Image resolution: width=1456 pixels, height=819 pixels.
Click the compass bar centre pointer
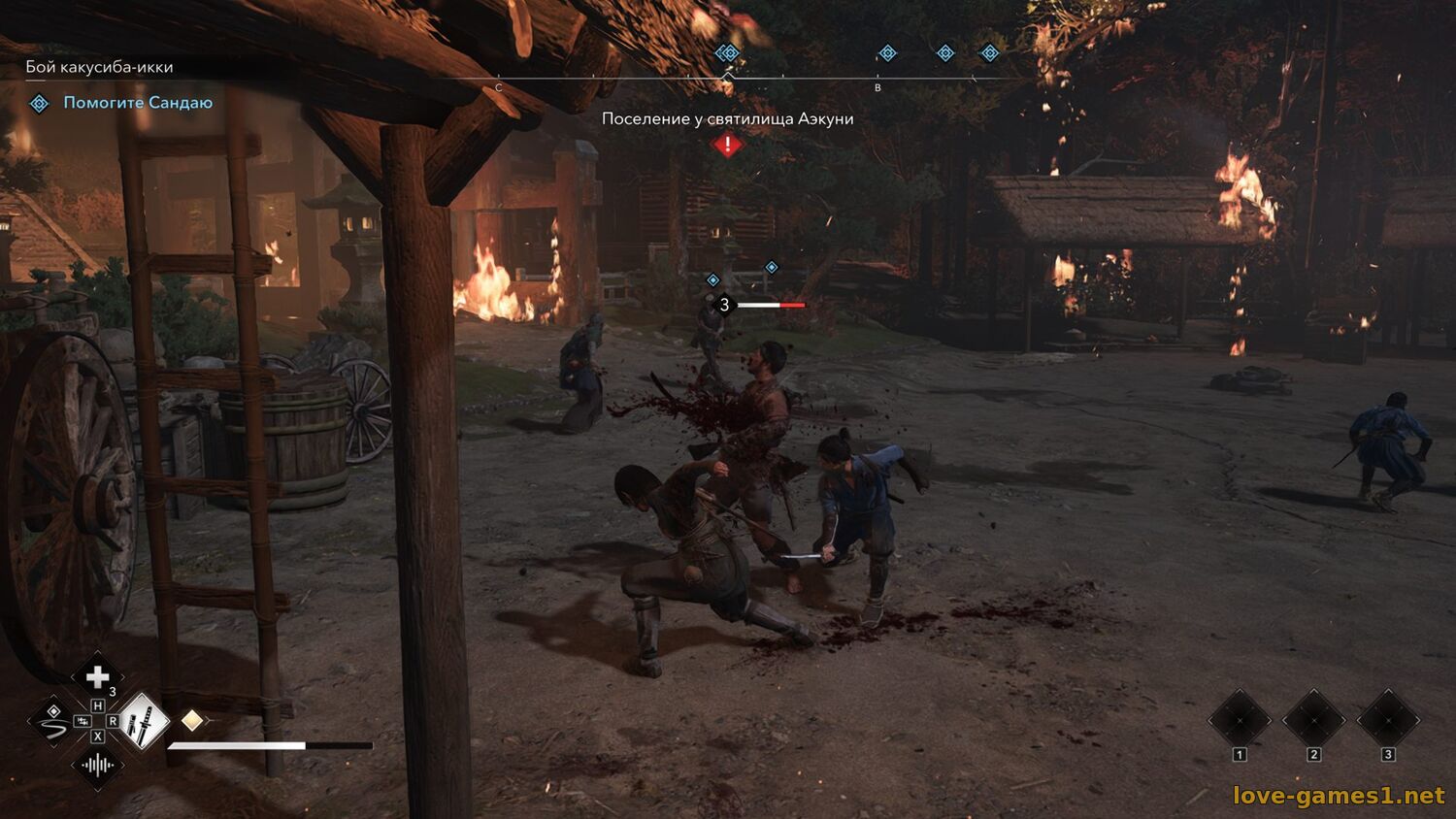point(727,77)
